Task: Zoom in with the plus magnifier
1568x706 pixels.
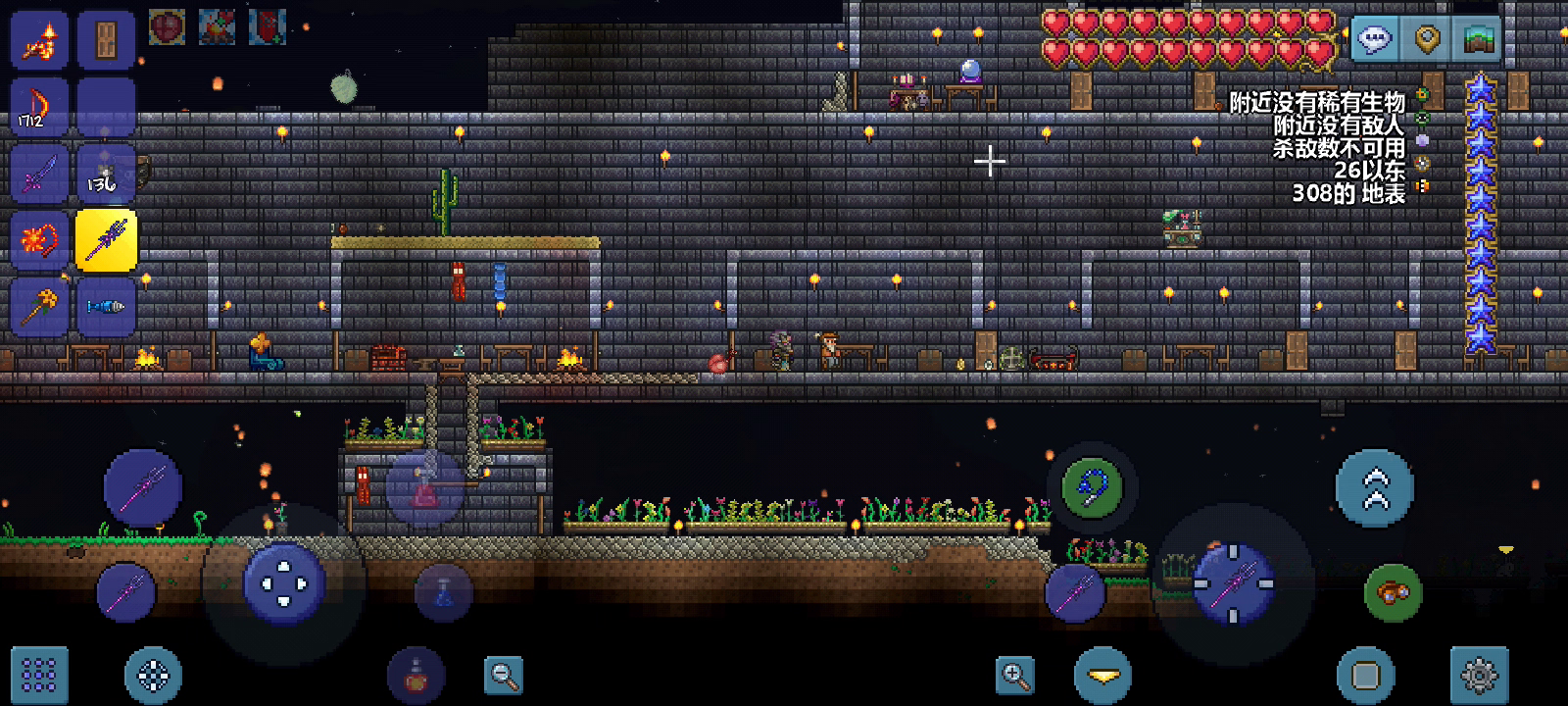Action: click(1015, 675)
